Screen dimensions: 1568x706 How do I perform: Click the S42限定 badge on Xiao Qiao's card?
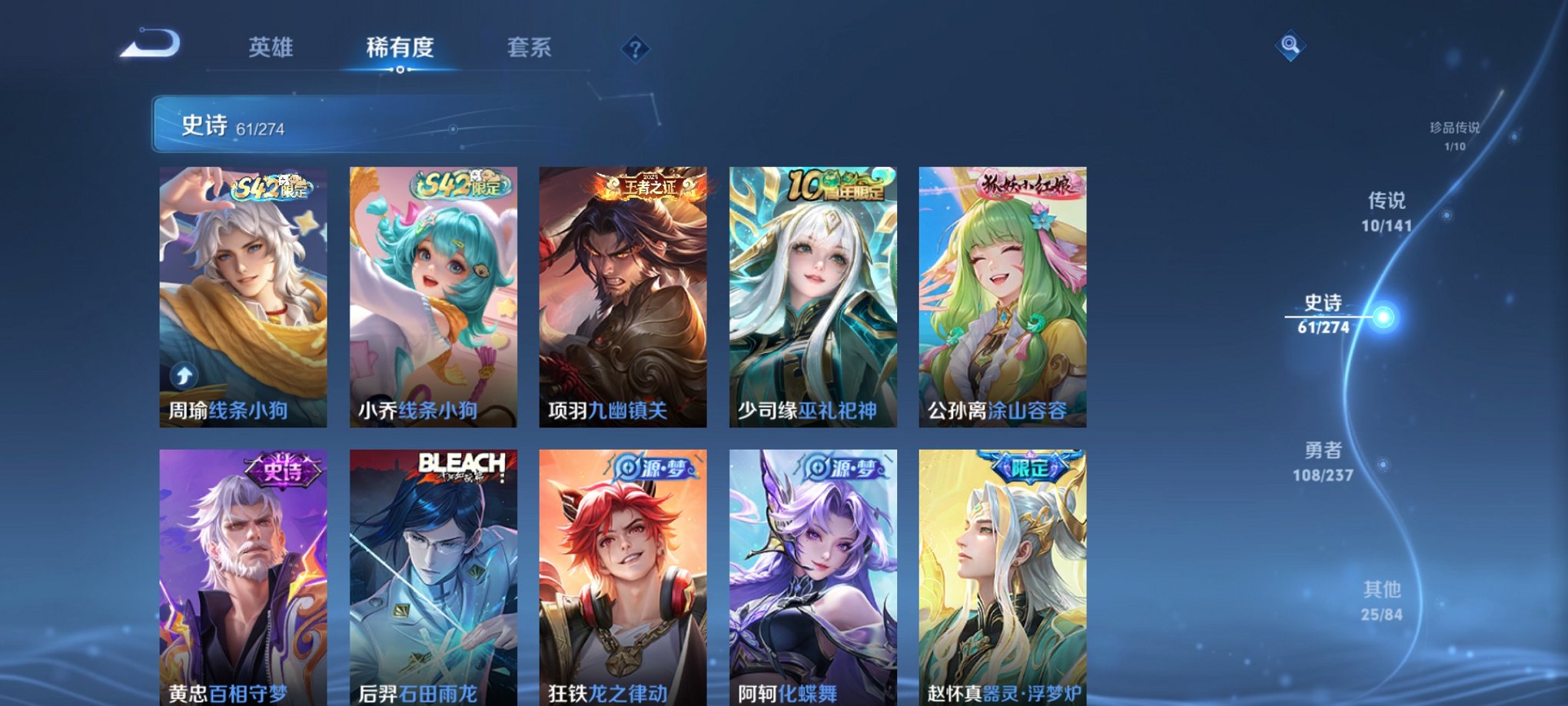tap(457, 186)
